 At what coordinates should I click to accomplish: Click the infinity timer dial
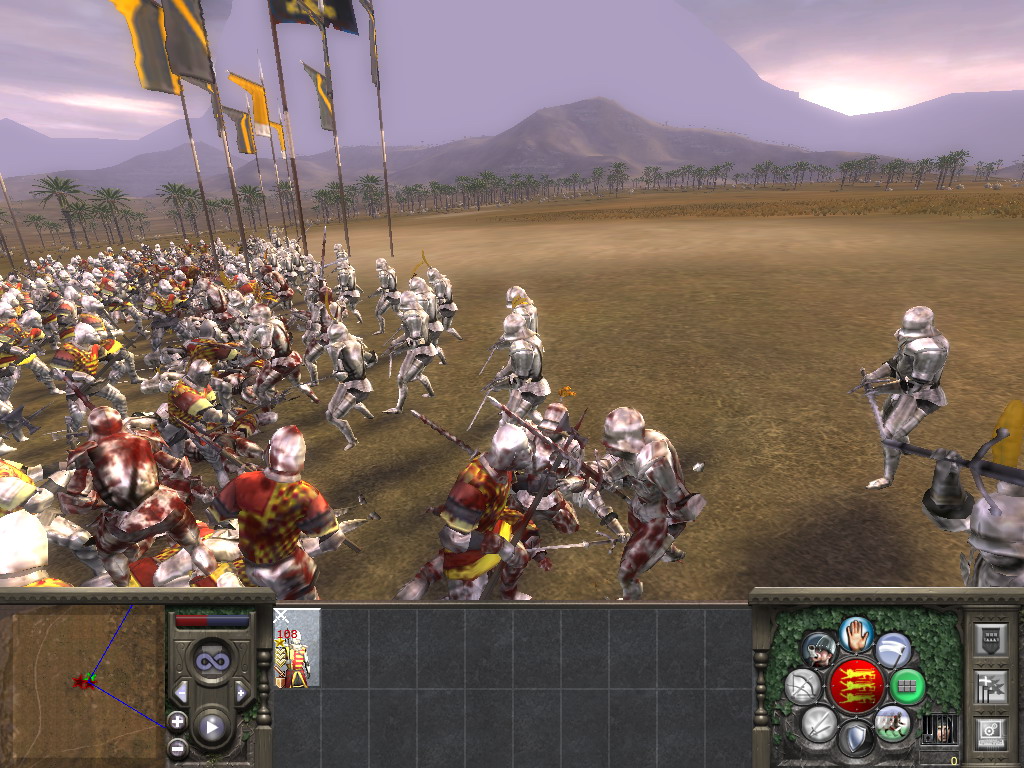point(212,660)
